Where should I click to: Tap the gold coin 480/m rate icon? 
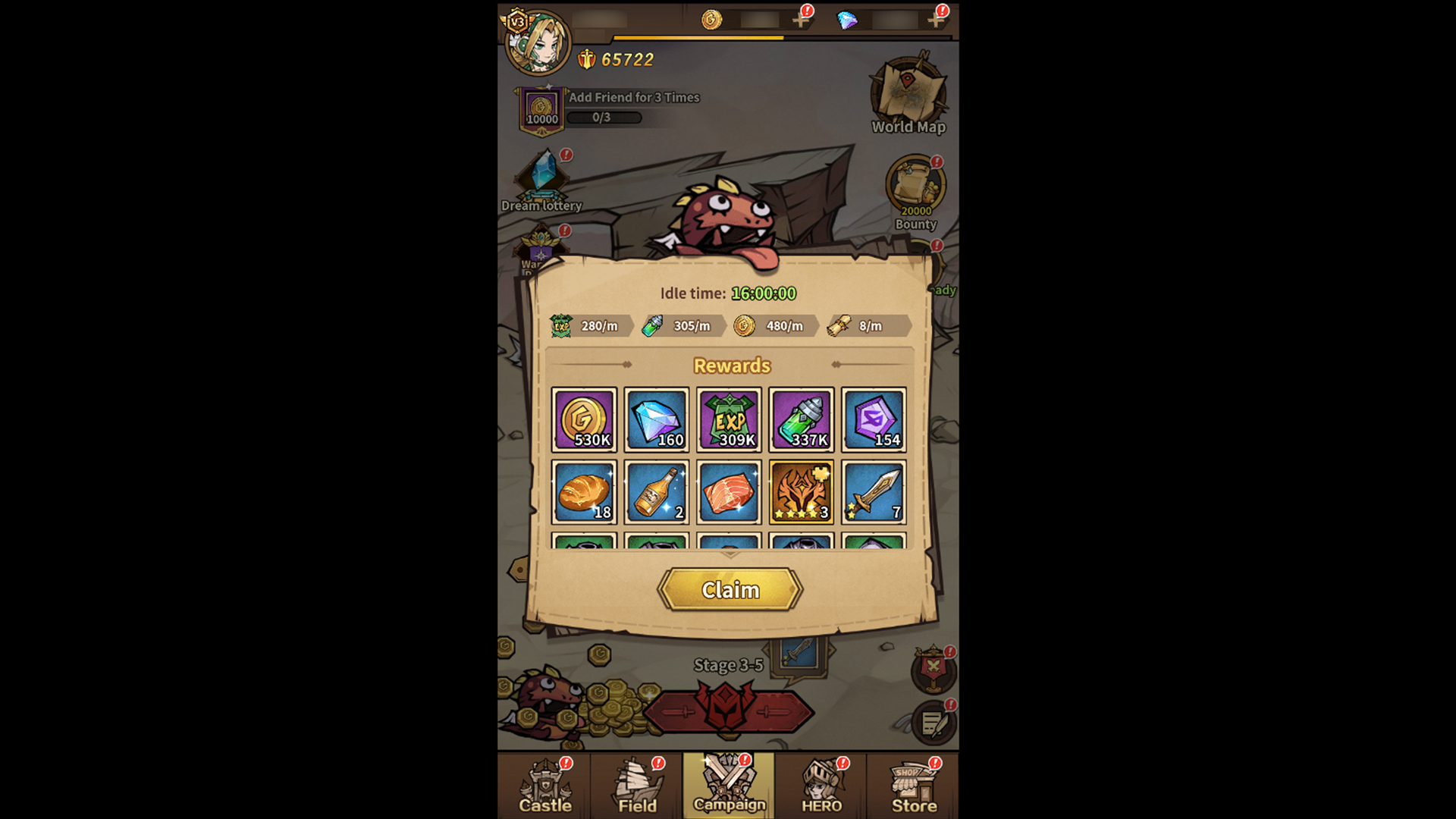[747, 326]
